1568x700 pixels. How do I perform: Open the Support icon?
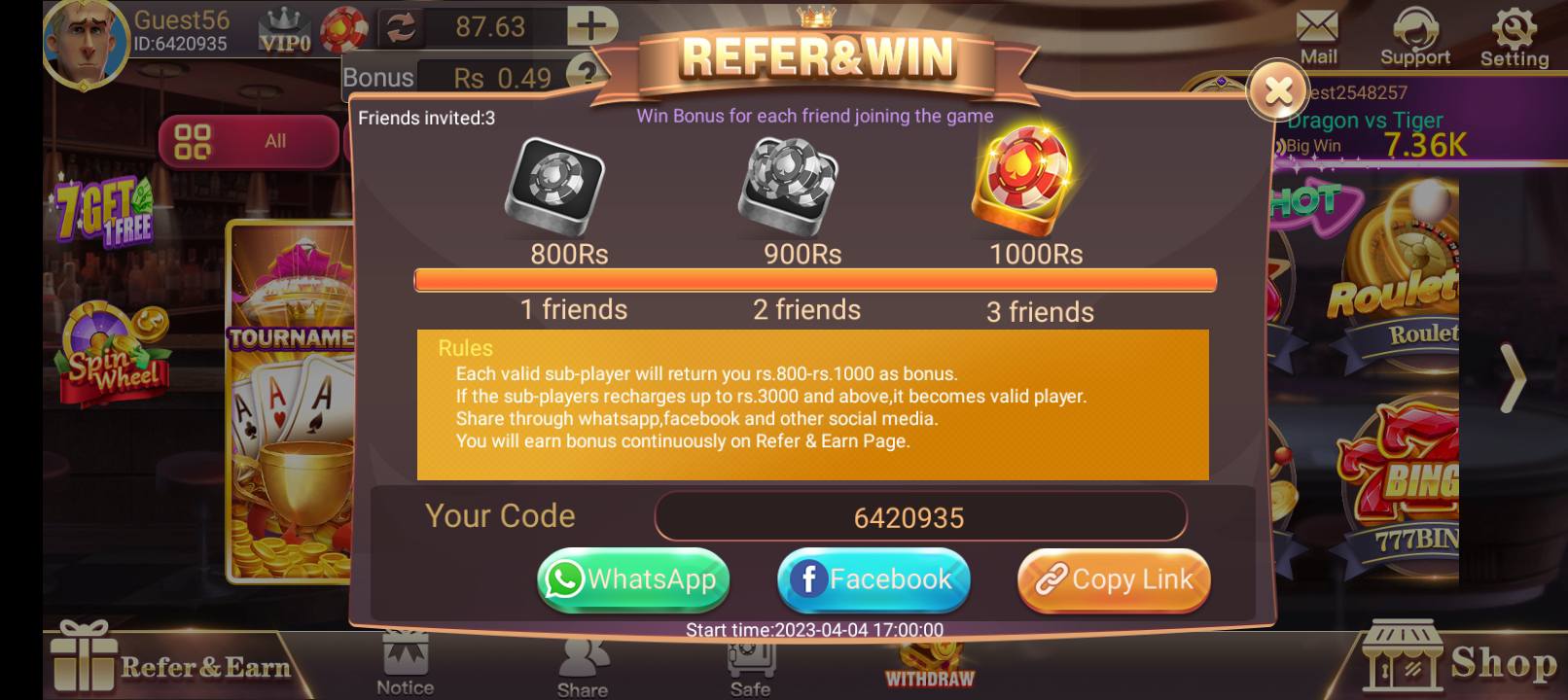tap(1415, 29)
